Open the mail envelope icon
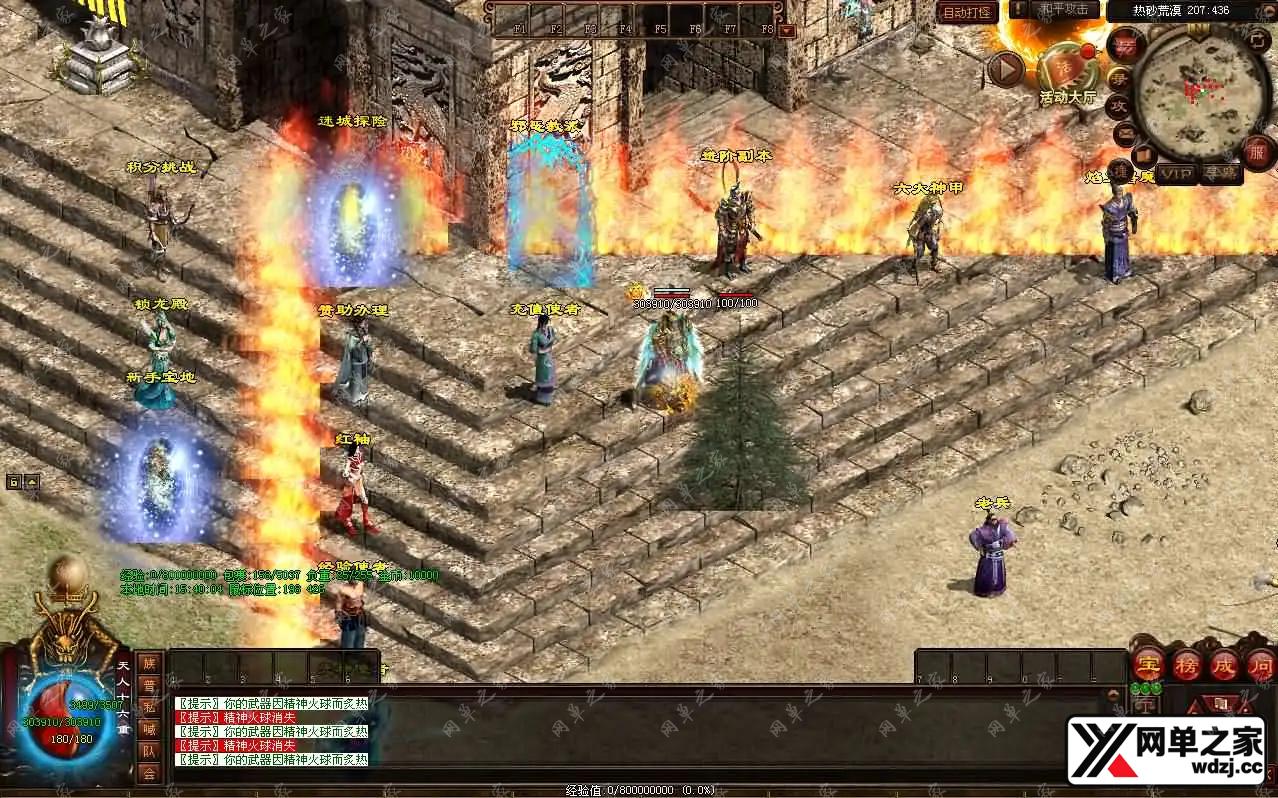Image resolution: width=1278 pixels, height=798 pixels. tap(1126, 131)
